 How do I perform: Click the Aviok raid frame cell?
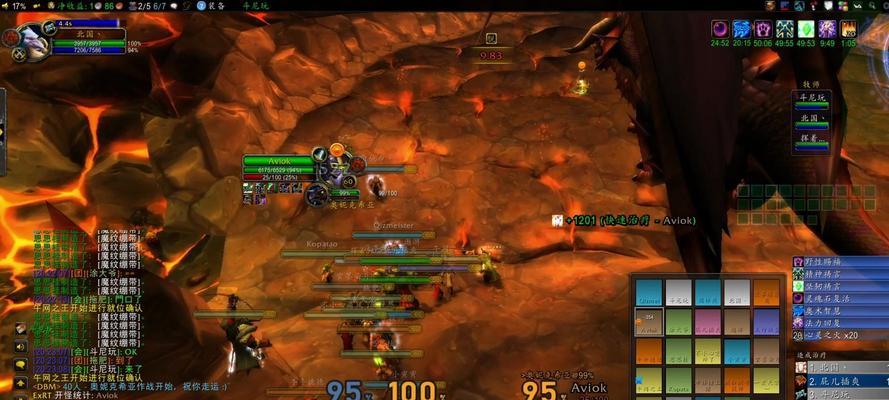pyautogui.click(x=649, y=322)
